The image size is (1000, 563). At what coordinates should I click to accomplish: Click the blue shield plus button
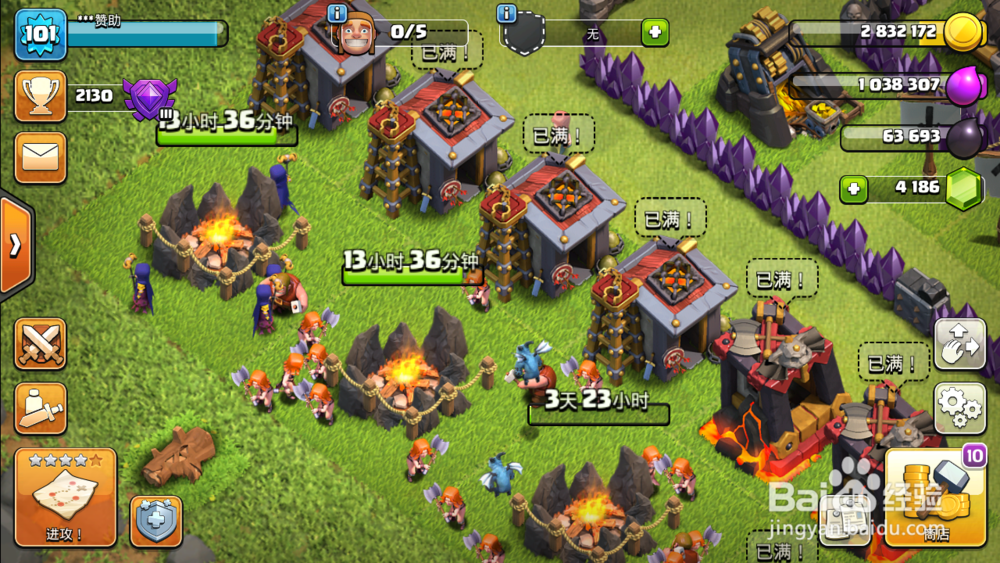point(156,521)
